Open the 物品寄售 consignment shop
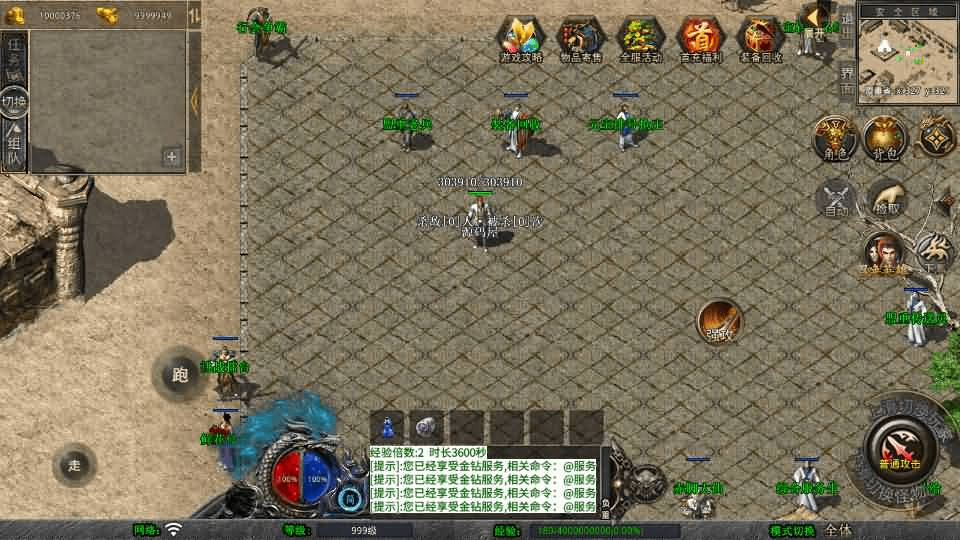Image resolution: width=960 pixels, height=540 pixels. (581, 38)
